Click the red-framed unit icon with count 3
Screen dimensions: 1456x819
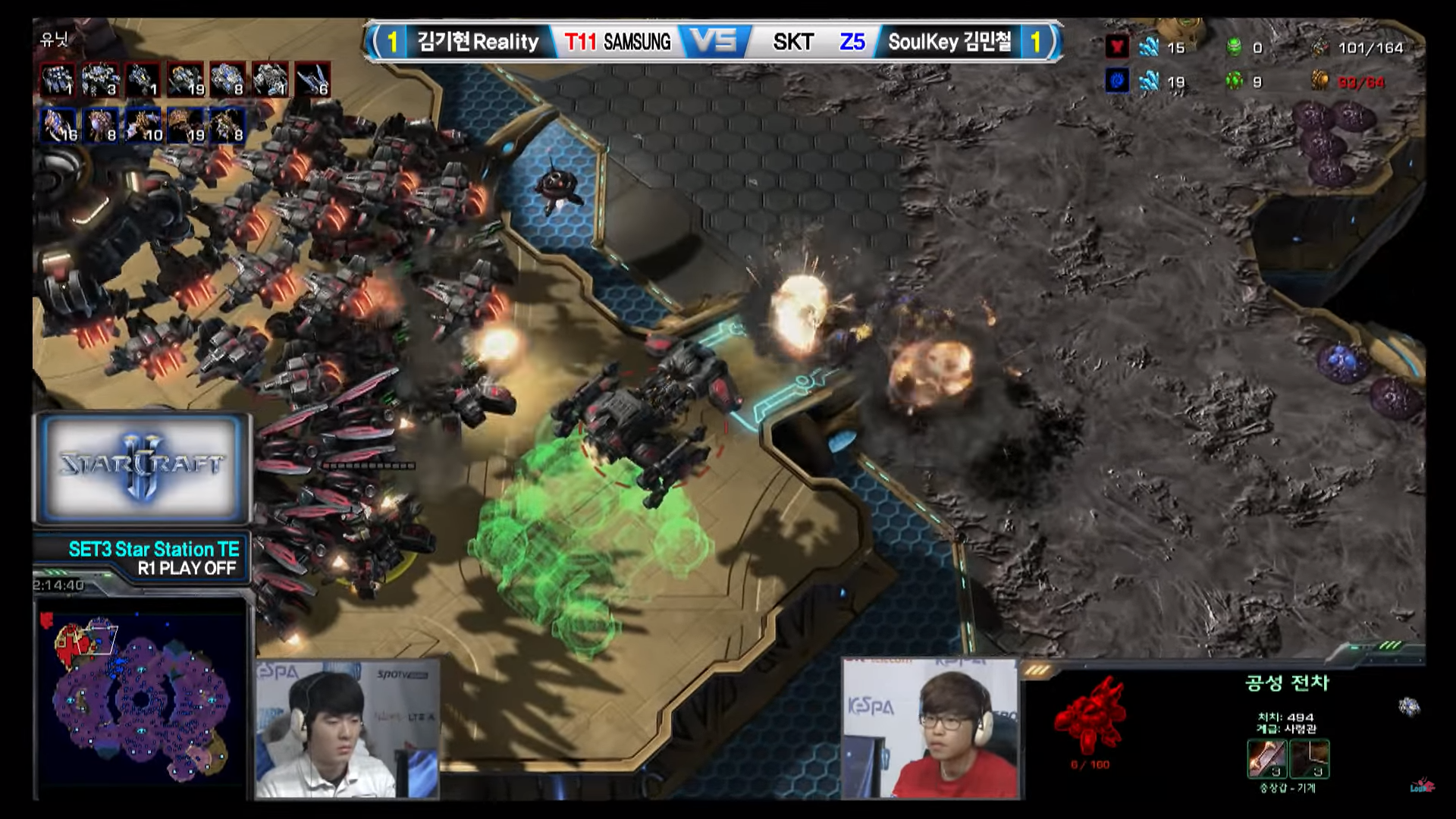[100, 79]
